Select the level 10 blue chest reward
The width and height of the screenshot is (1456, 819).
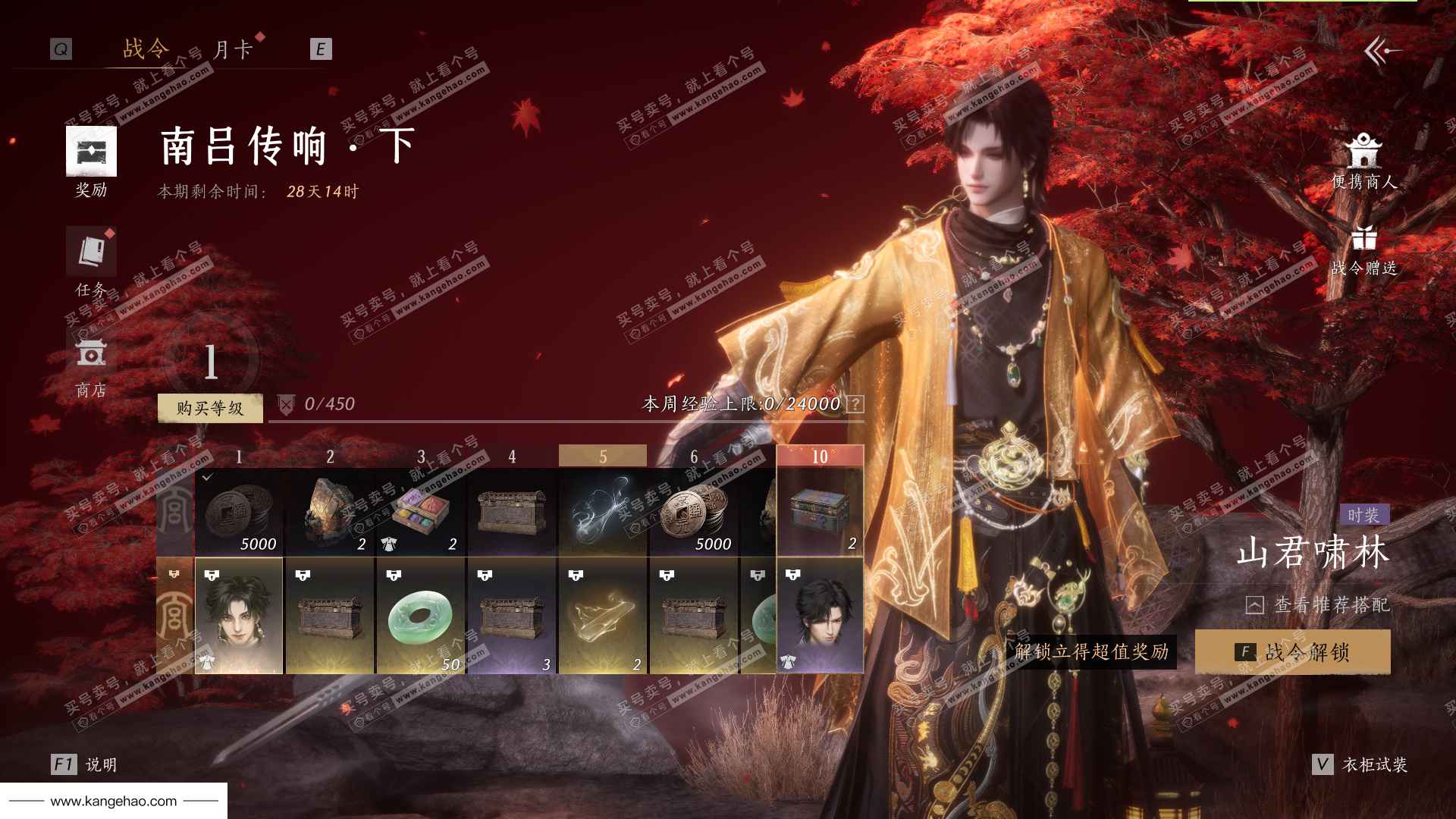820,513
